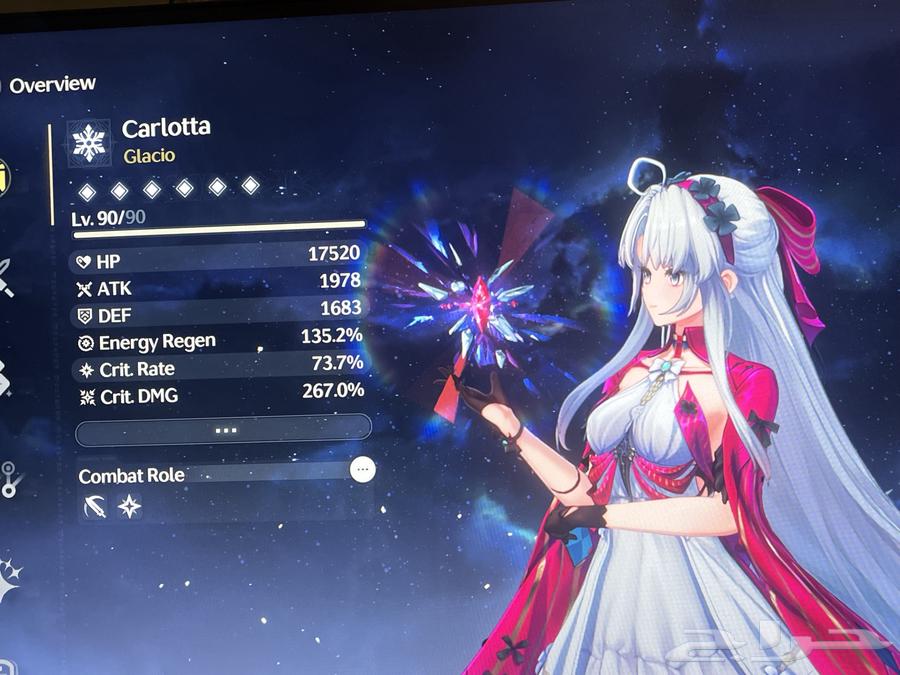Expand full stats with the wide ellipsis bar
900x675 pixels.
click(224, 429)
